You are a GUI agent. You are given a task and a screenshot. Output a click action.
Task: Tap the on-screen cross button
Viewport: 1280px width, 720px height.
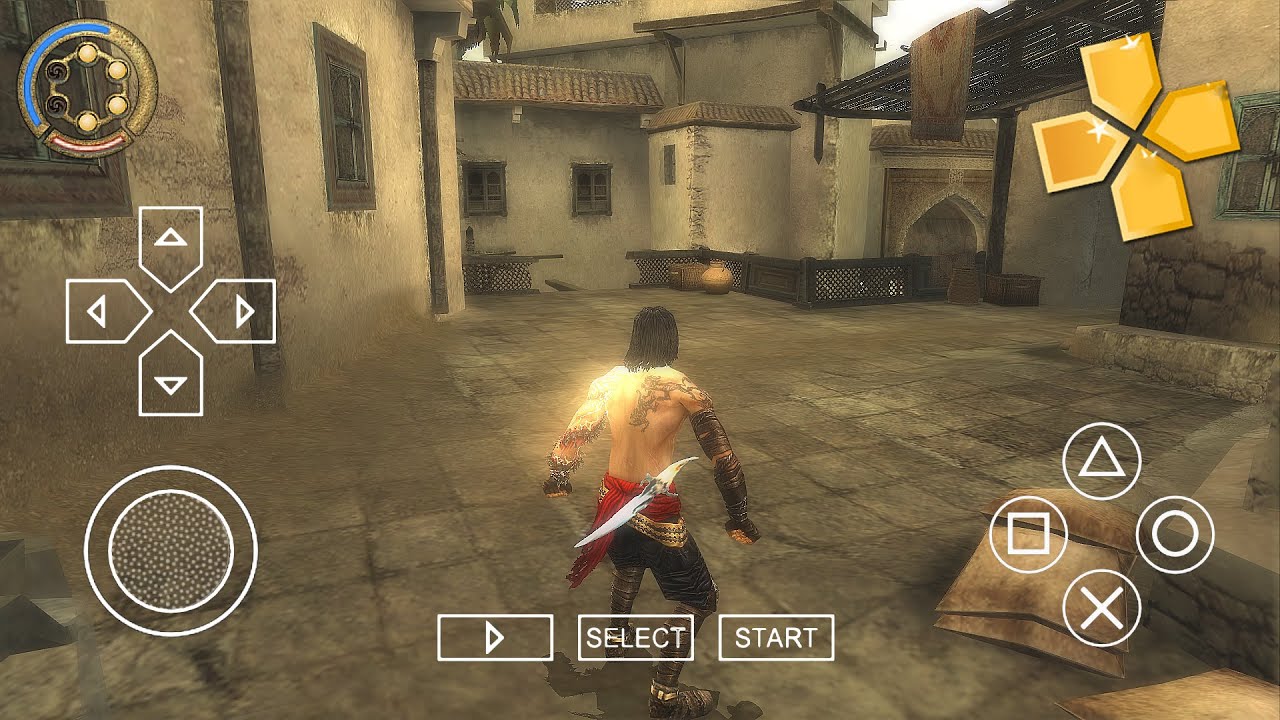[x=1101, y=609]
